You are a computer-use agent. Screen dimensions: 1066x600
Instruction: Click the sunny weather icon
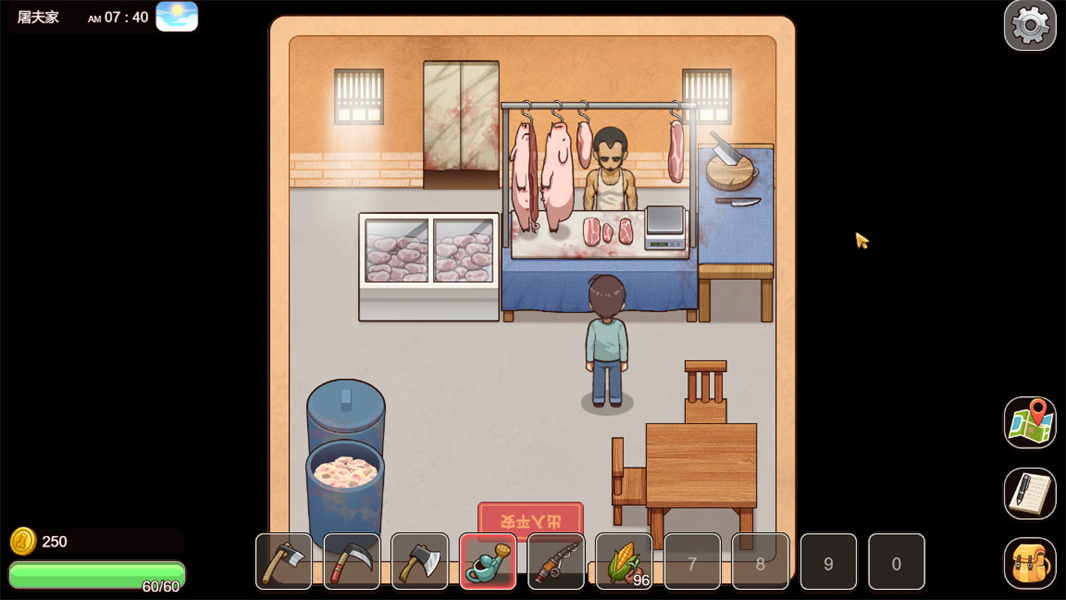pyautogui.click(x=177, y=16)
